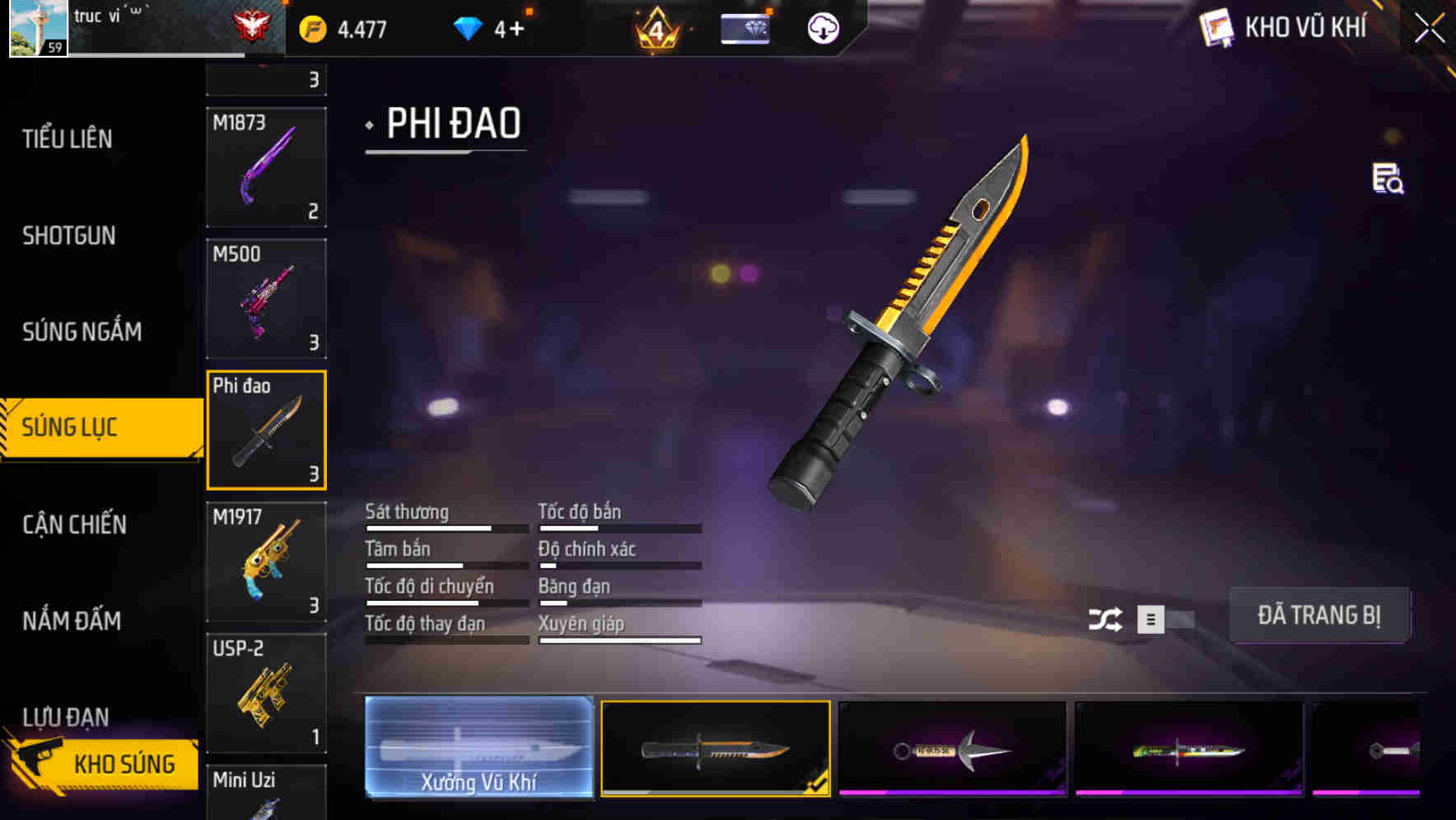Click the membership card icon in top bar
Viewport: 1456px width, 820px height.
pyautogui.click(x=744, y=27)
